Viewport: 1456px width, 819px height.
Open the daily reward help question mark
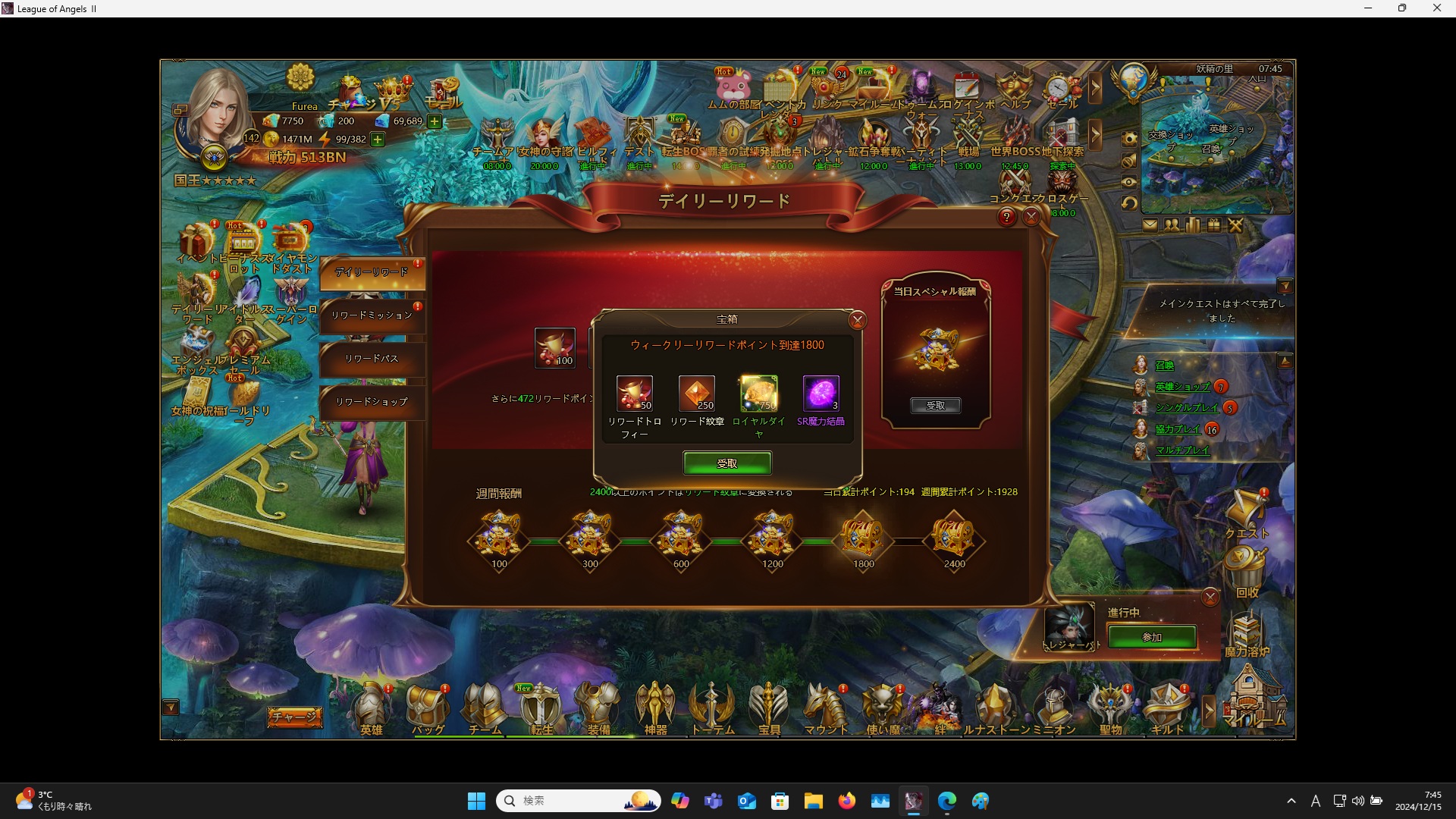pos(1006,218)
